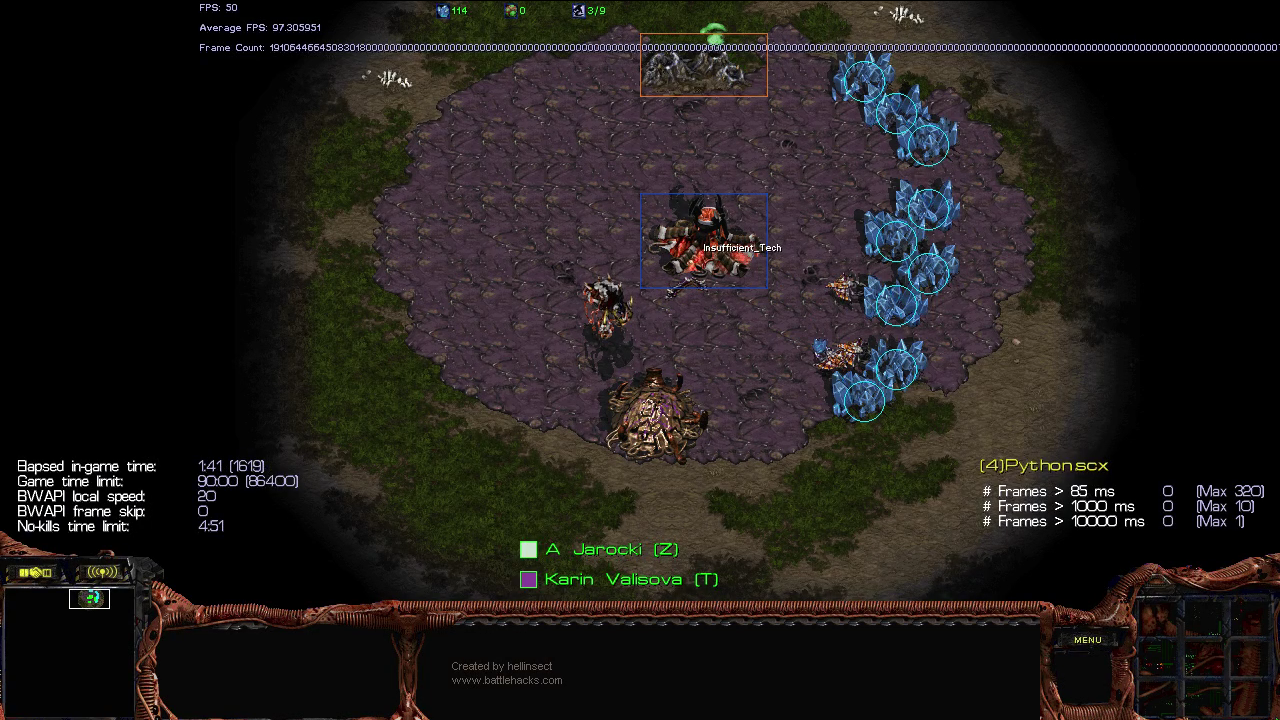The image size is (1280, 720).
Task: Open the game MENU button
Action: coord(1087,640)
